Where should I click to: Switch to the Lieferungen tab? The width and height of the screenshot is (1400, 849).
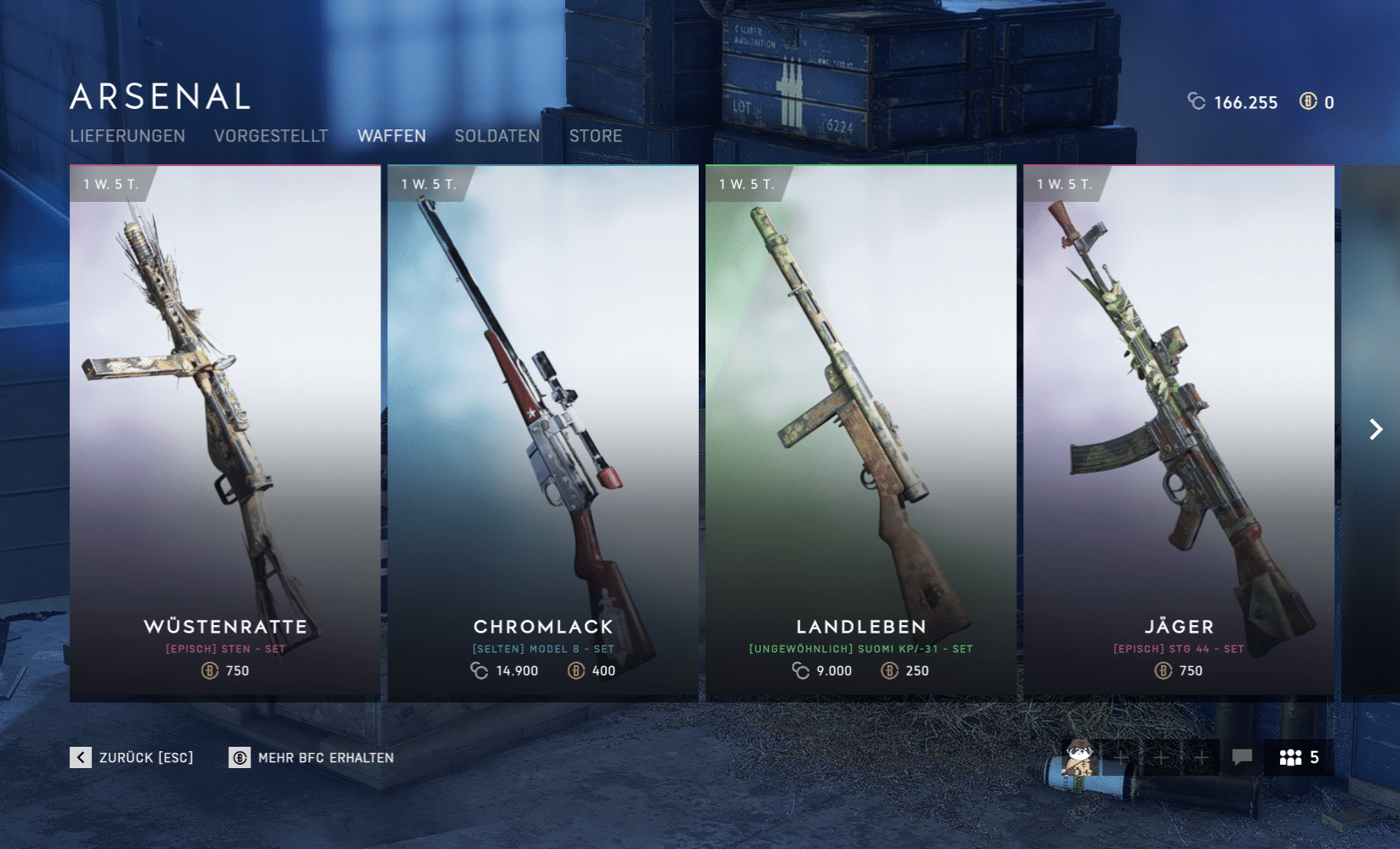coord(128,136)
